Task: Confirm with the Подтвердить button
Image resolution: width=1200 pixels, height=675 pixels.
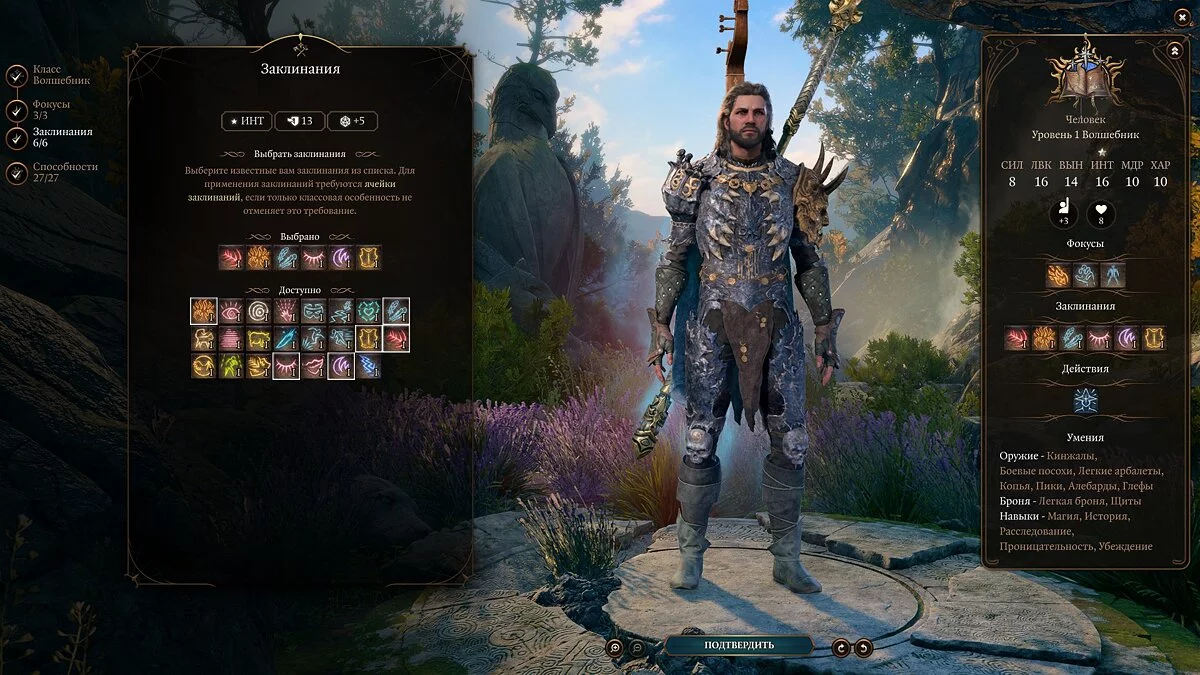Action: (x=738, y=645)
